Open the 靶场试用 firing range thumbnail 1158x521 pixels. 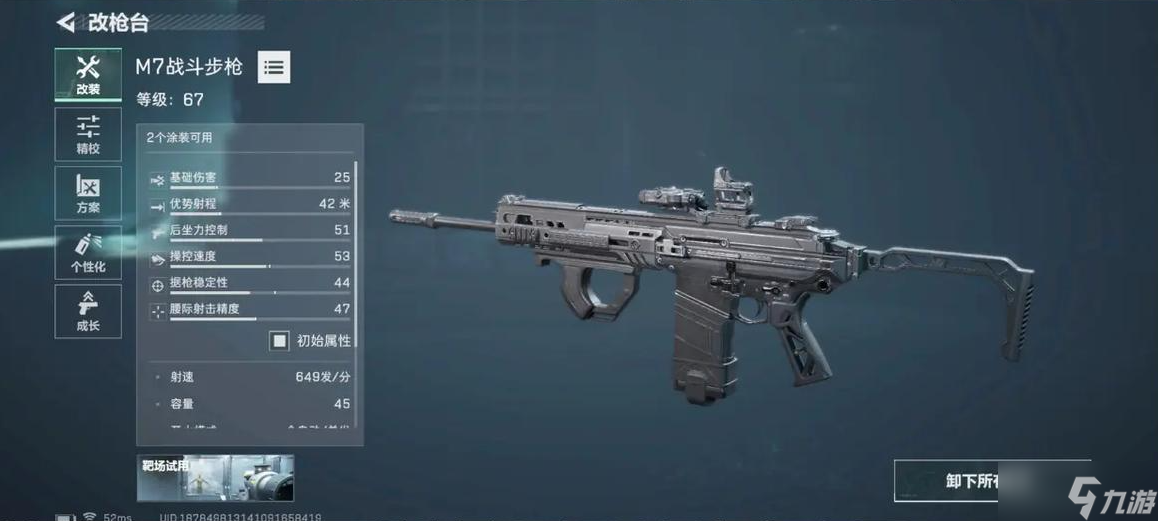tap(215, 478)
